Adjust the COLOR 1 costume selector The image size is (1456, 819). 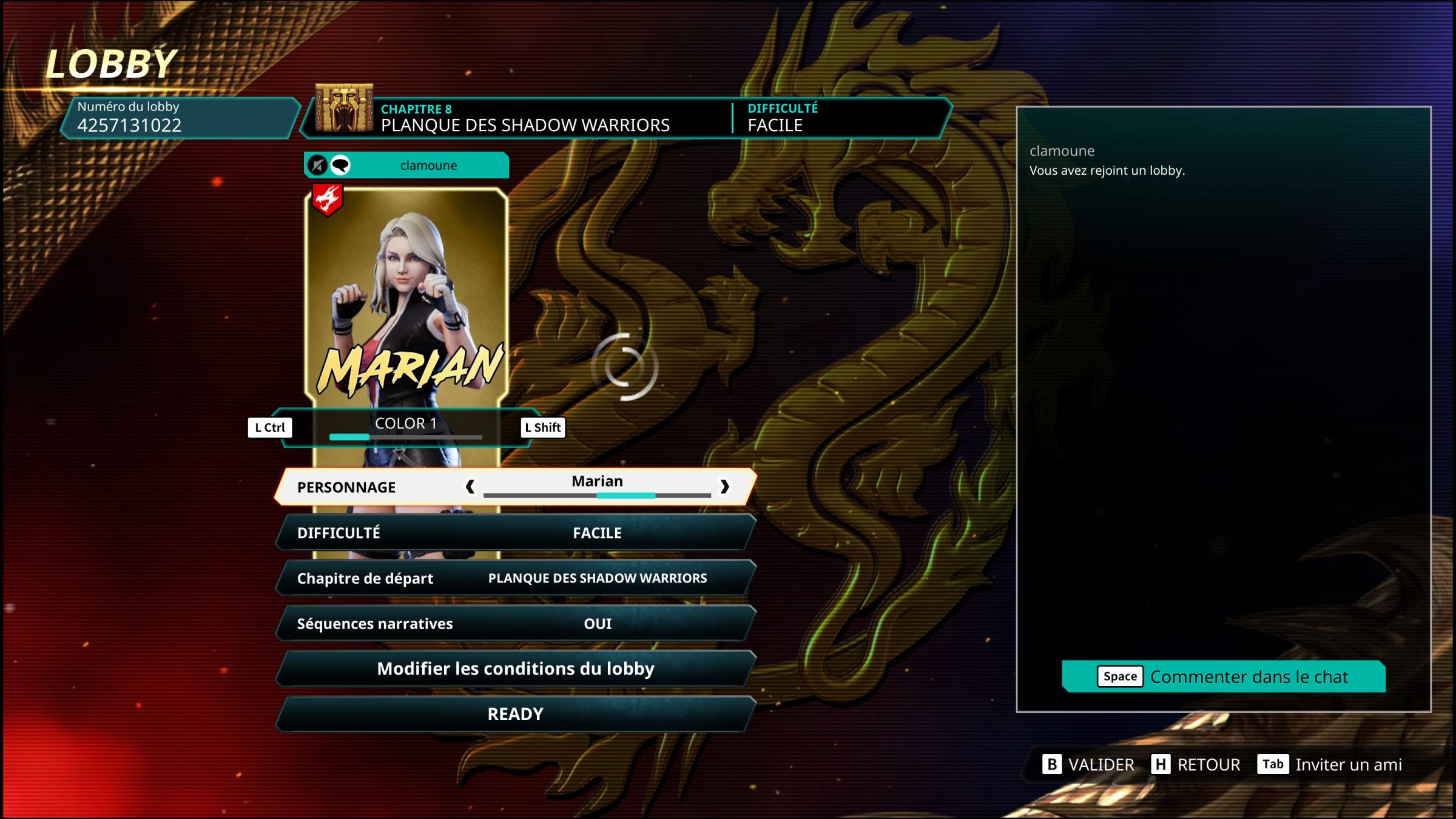[405, 428]
